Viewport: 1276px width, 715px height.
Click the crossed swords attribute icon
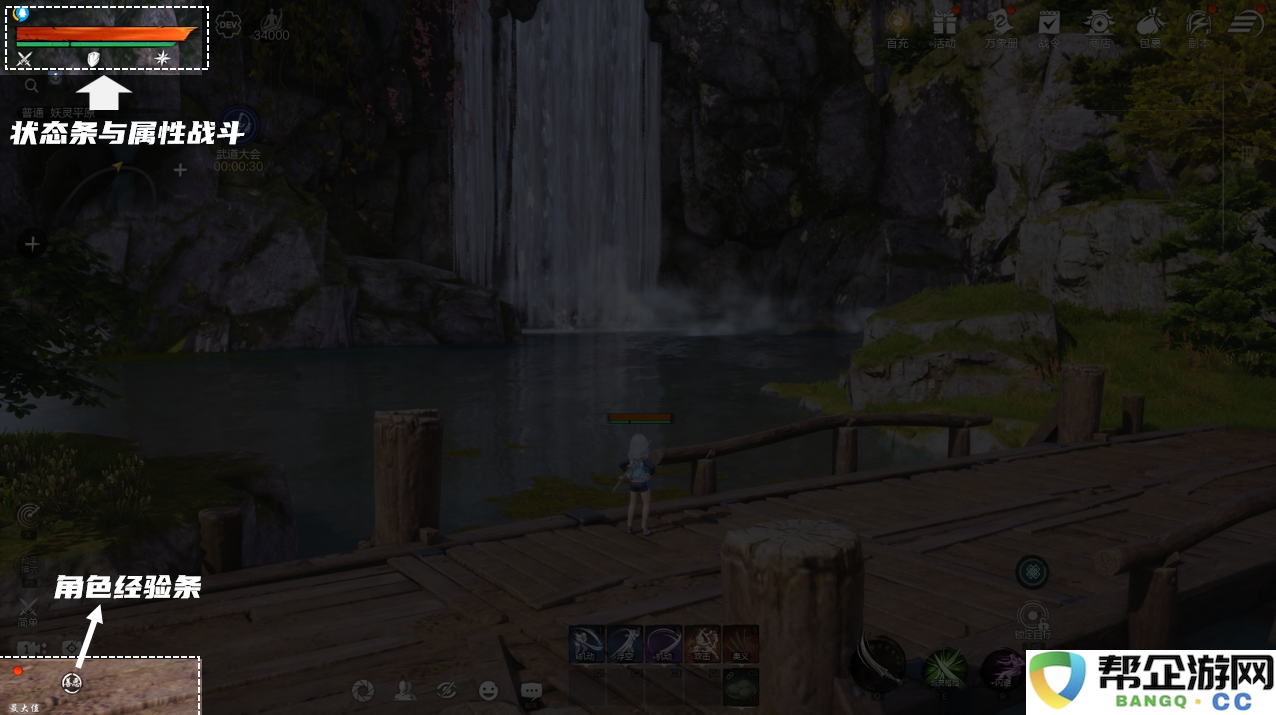pos(25,59)
